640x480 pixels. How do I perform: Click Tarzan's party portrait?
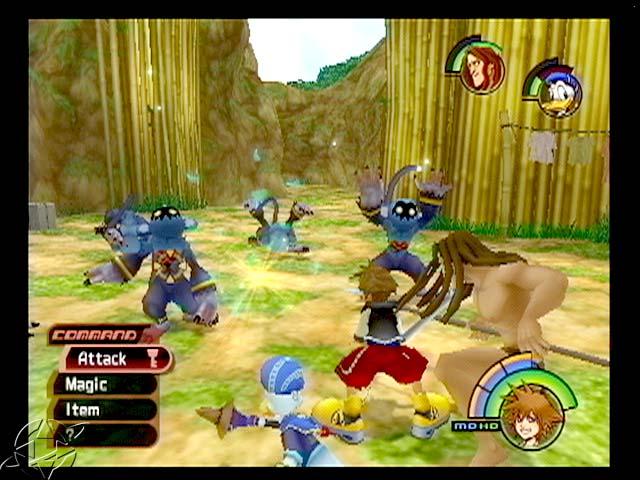click(x=483, y=70)
